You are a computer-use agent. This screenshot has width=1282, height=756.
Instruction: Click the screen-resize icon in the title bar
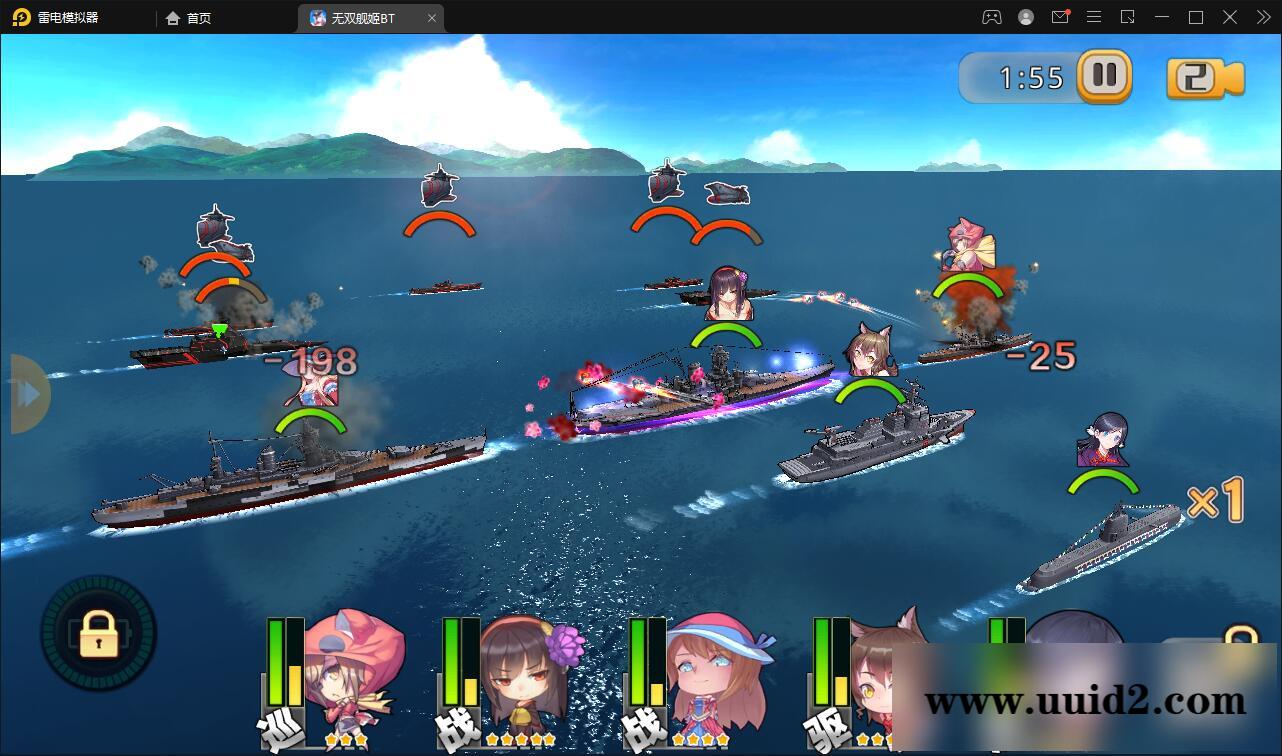1127,17
